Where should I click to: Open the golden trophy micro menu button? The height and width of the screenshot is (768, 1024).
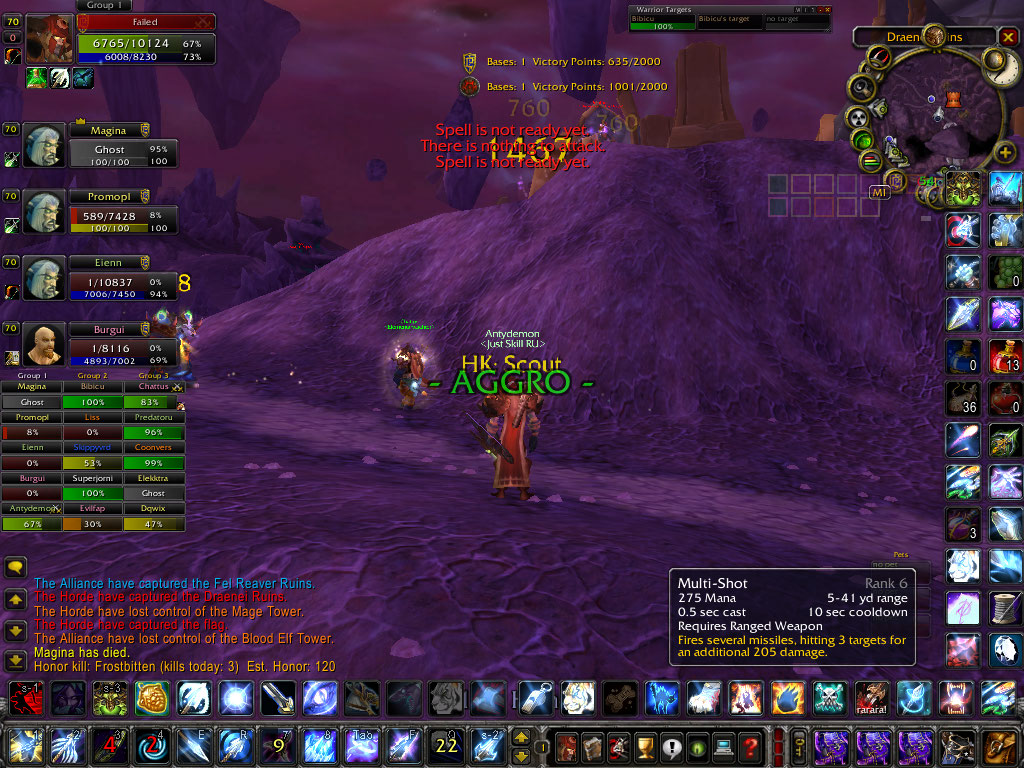click(x=645, y=746)
